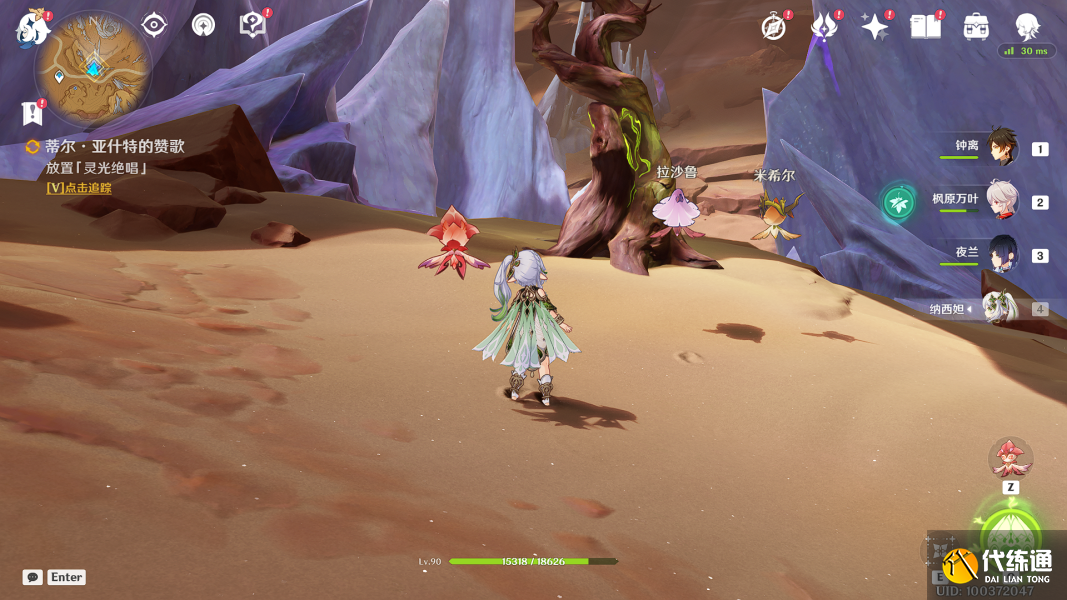
Task: Open the chat speech bubble
Action: tap(33, 577)
